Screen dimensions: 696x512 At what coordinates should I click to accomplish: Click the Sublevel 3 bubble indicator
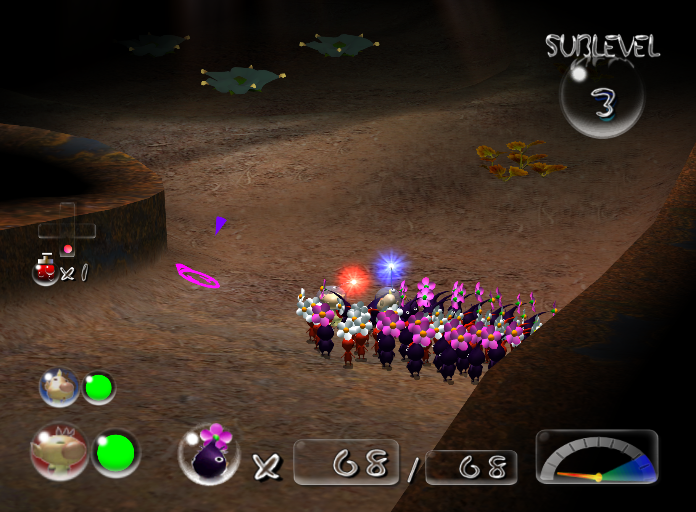point(601,98)
